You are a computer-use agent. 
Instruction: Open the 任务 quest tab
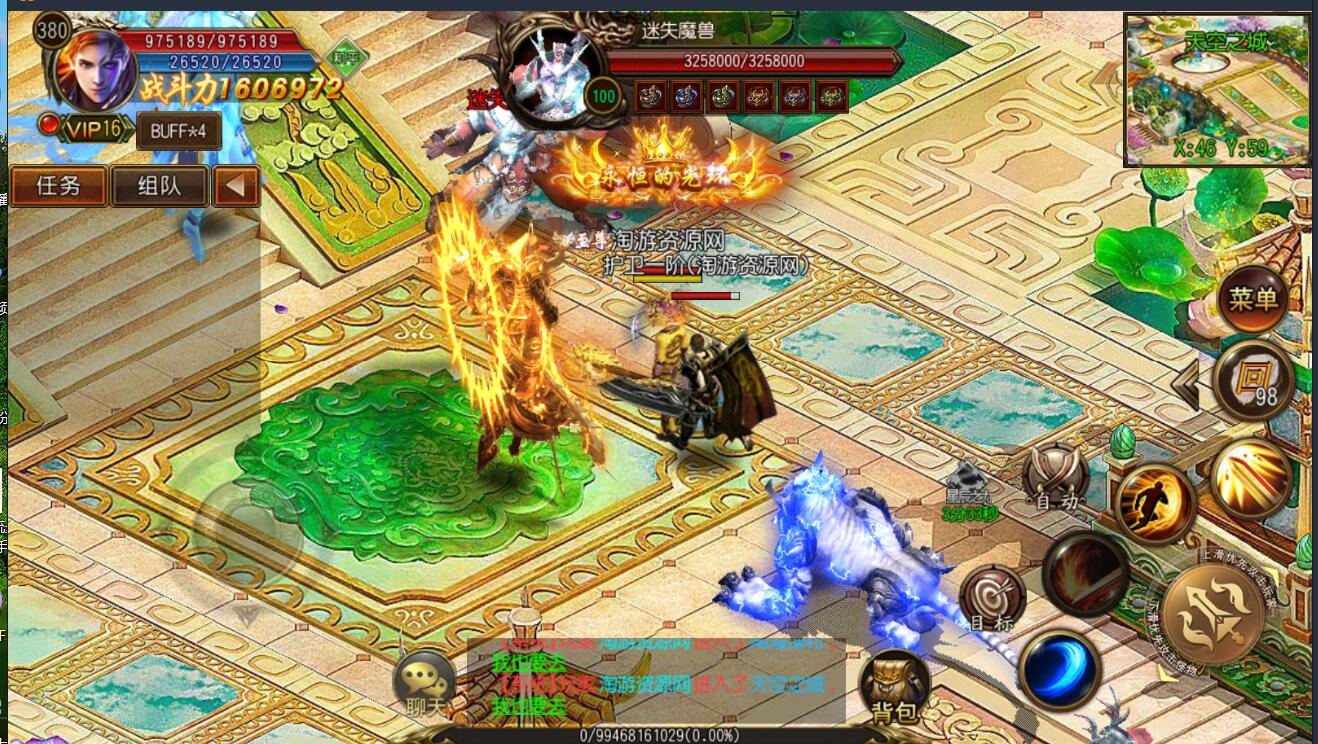(x=58, y=186)
